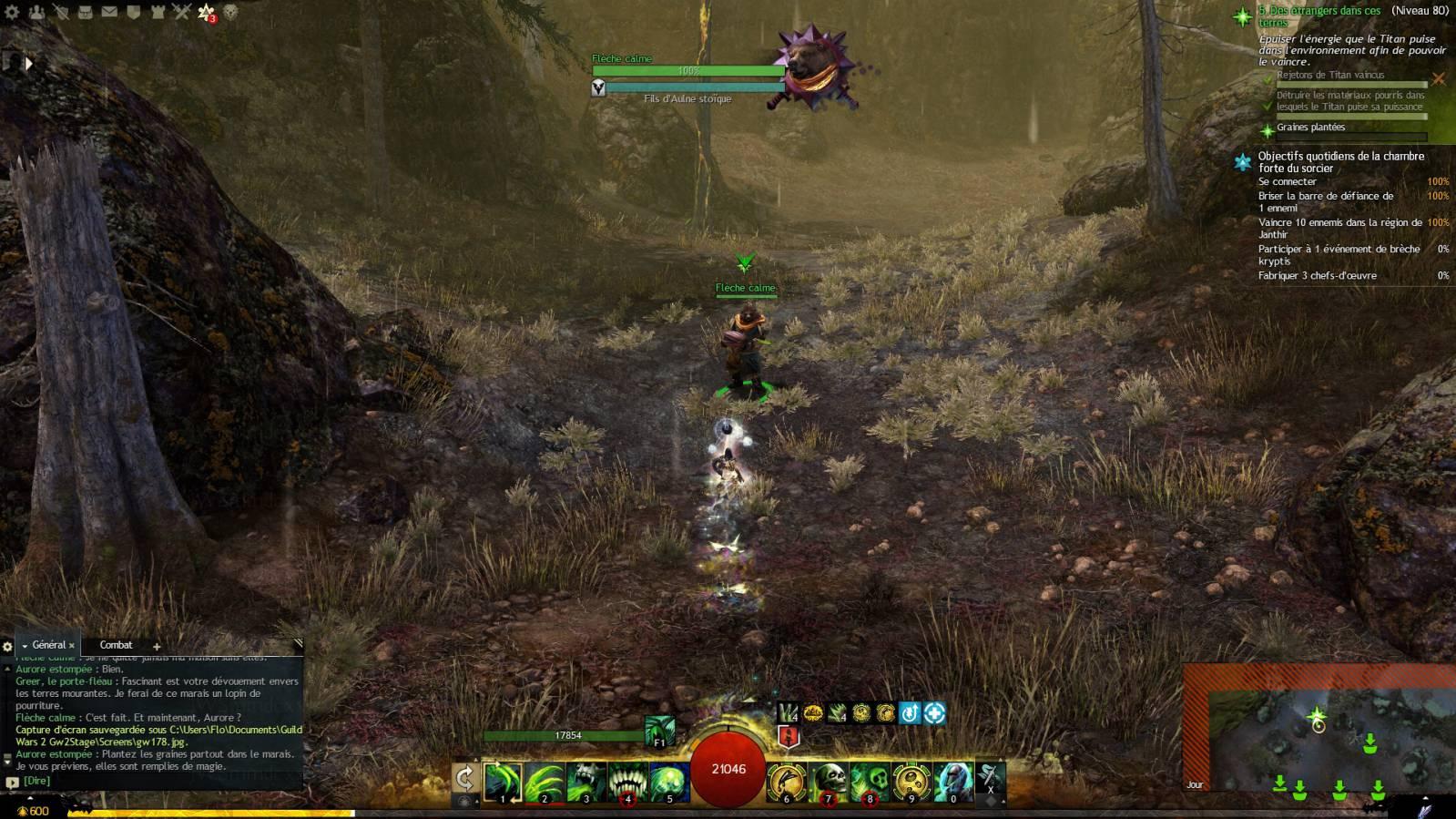Use the green claw skill in slot 1
This screenshot has height=819, width=1456.
[502, 782]
